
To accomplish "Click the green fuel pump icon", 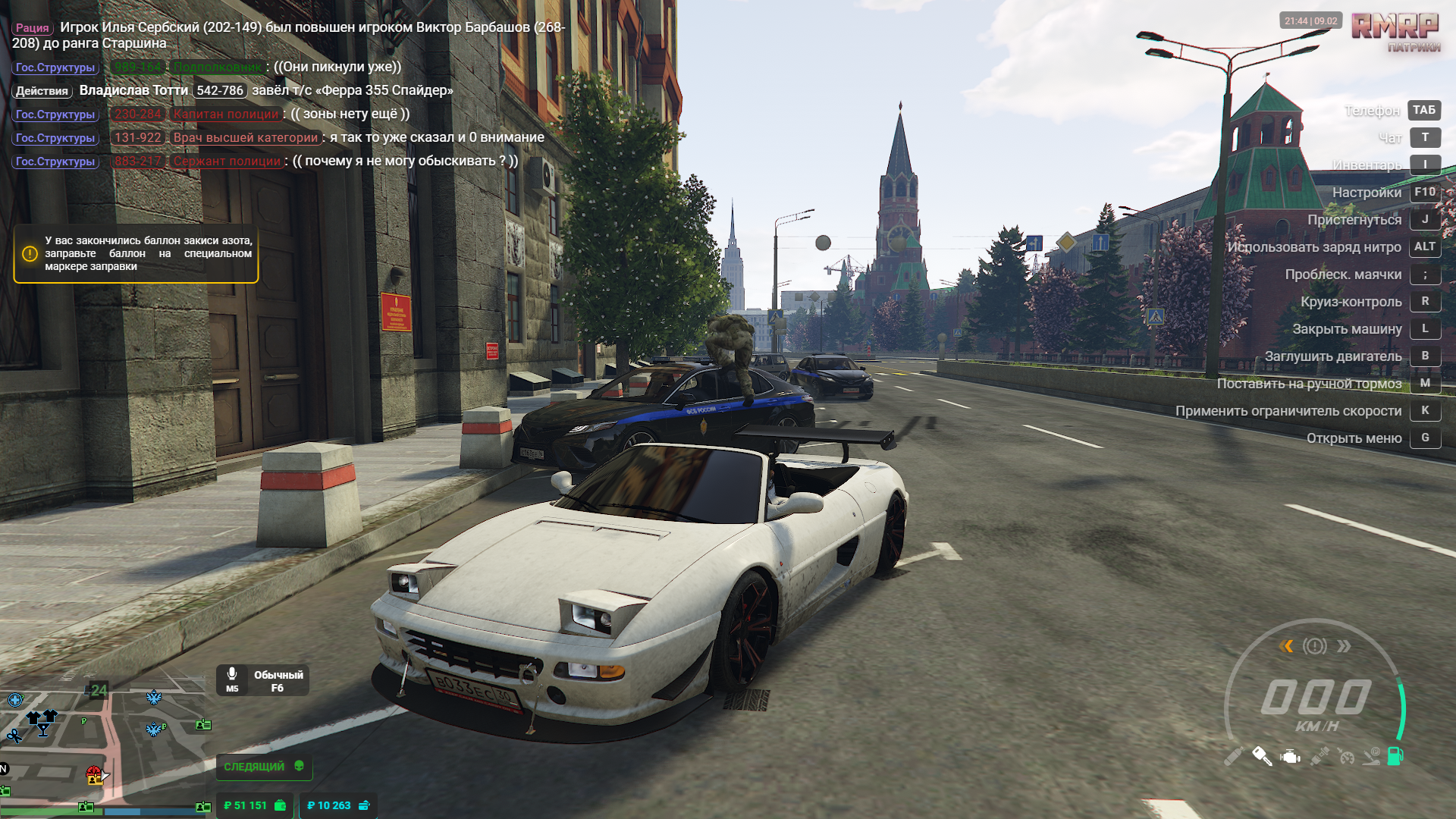I will (x=1395, y=756).
